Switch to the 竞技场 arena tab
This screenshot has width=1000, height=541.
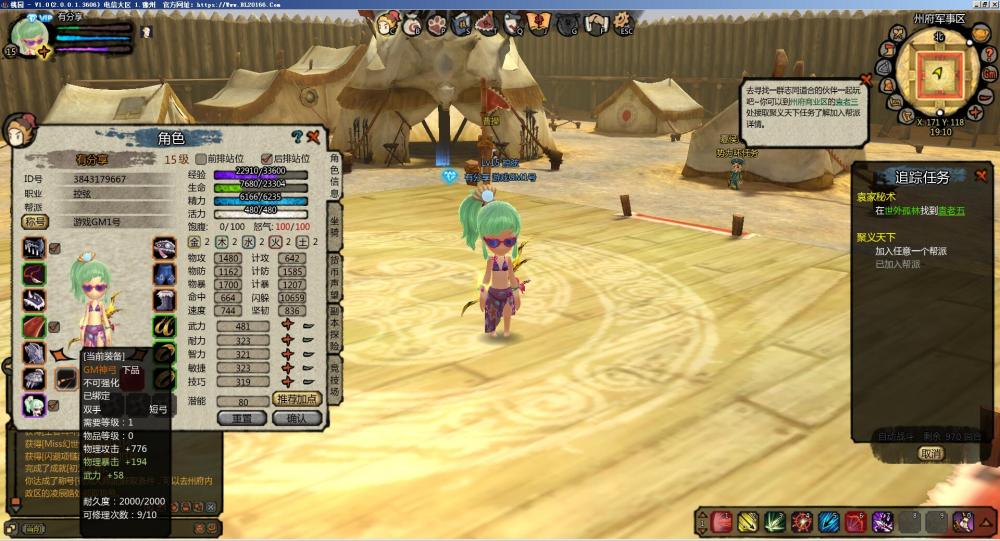334,381
